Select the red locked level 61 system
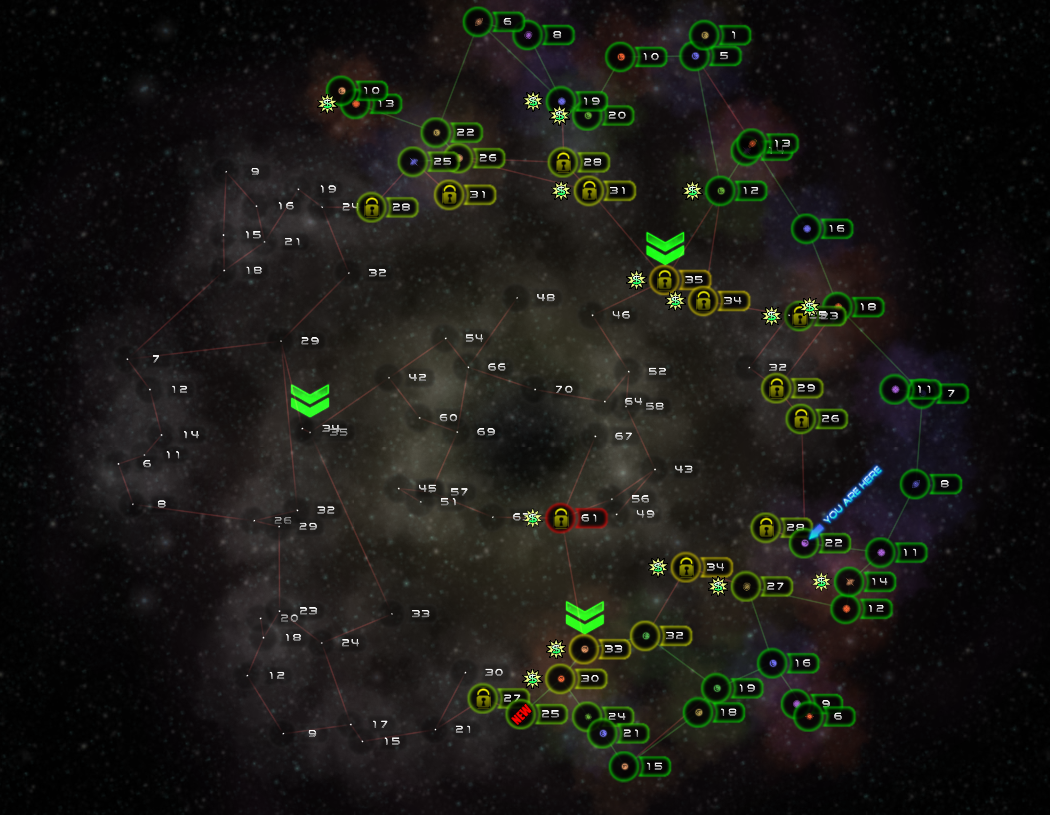The image size is (1050, 815). pos(561,518)
